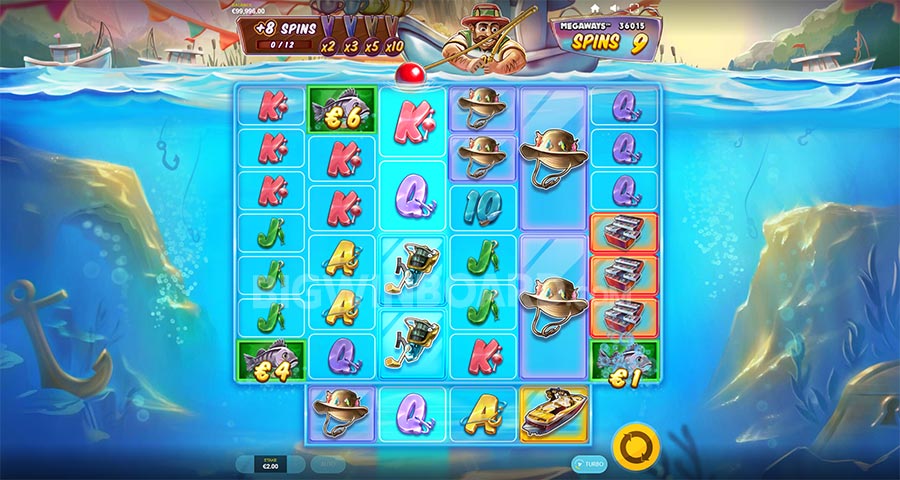Open the stake amount selector
This screenshot has width=900, height=480.
coord(270,465)
